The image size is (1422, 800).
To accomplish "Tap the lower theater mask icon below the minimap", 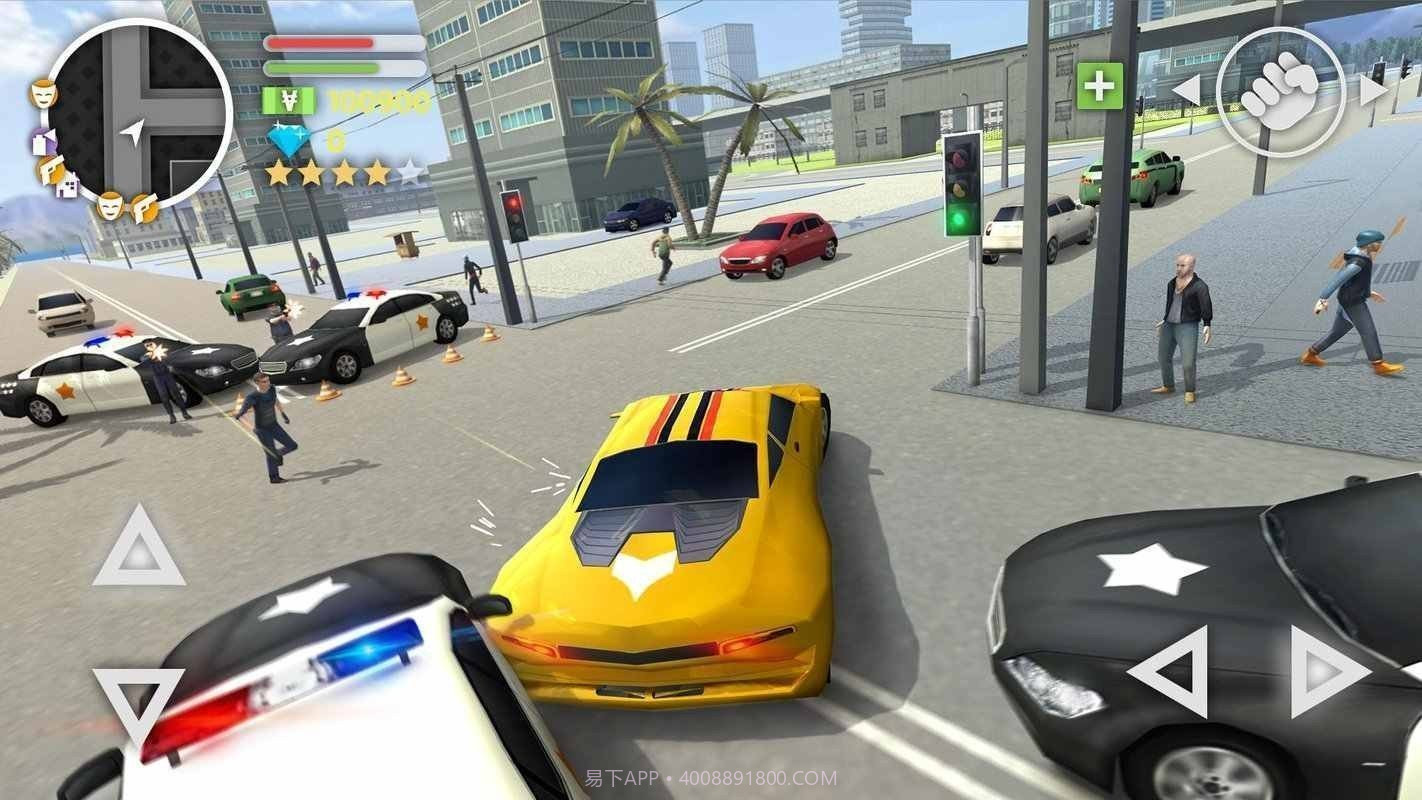I will [112, 207].
